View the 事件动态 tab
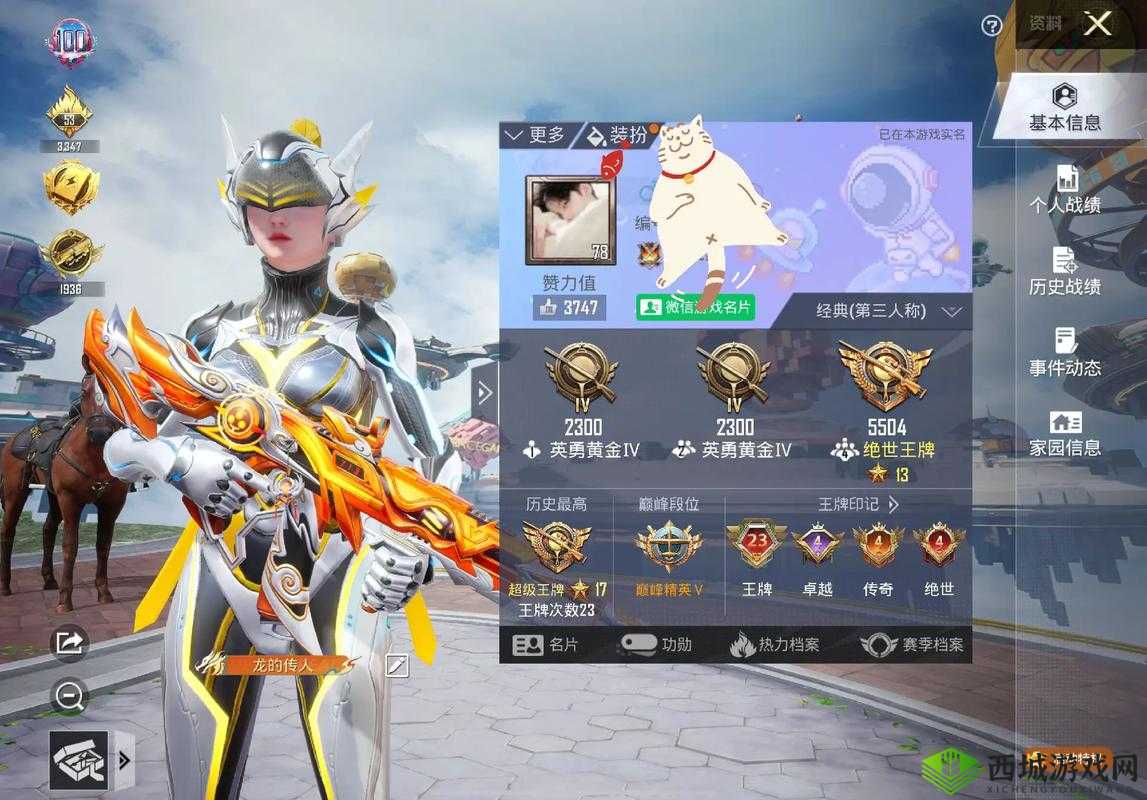The image size is (1147, 800). 1065,353
